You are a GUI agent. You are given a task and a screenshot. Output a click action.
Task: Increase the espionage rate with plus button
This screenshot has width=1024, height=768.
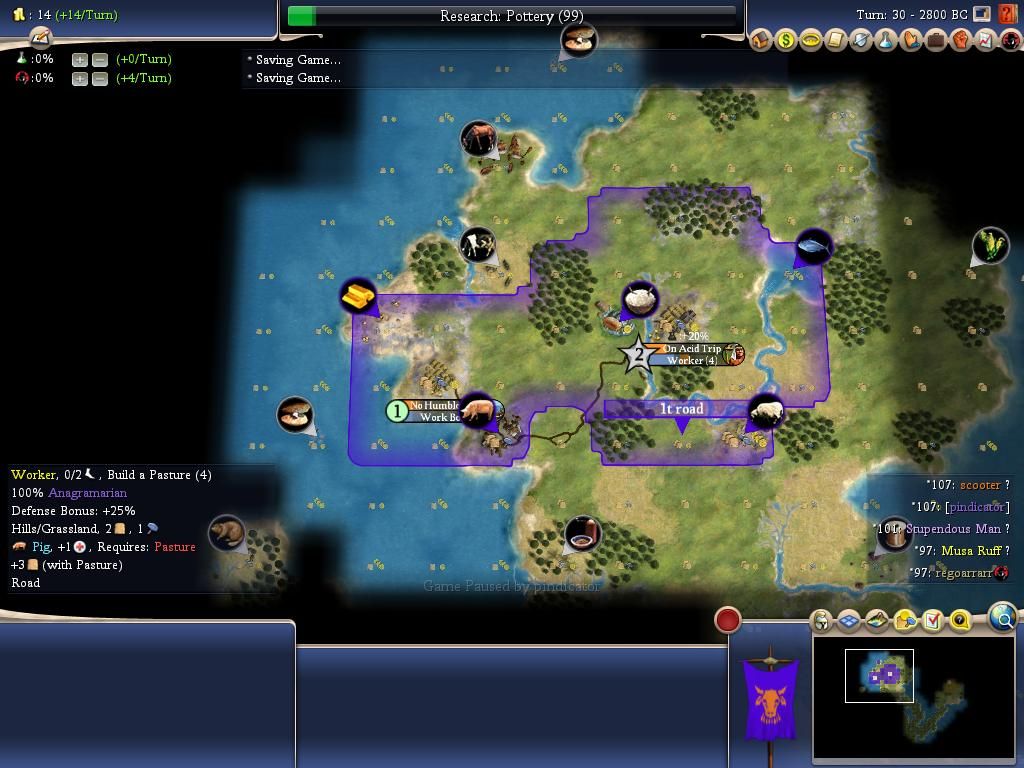click(x=80, y=78)
